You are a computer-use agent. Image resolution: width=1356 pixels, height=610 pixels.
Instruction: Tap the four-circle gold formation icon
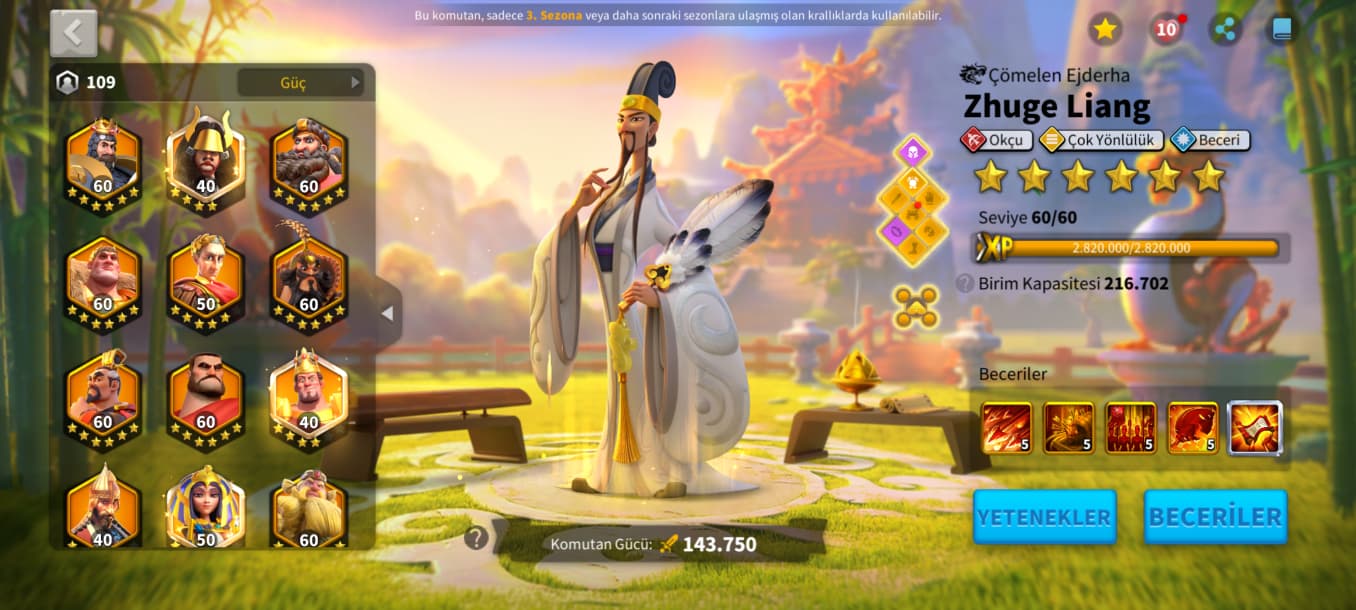(x=915, y=307)
